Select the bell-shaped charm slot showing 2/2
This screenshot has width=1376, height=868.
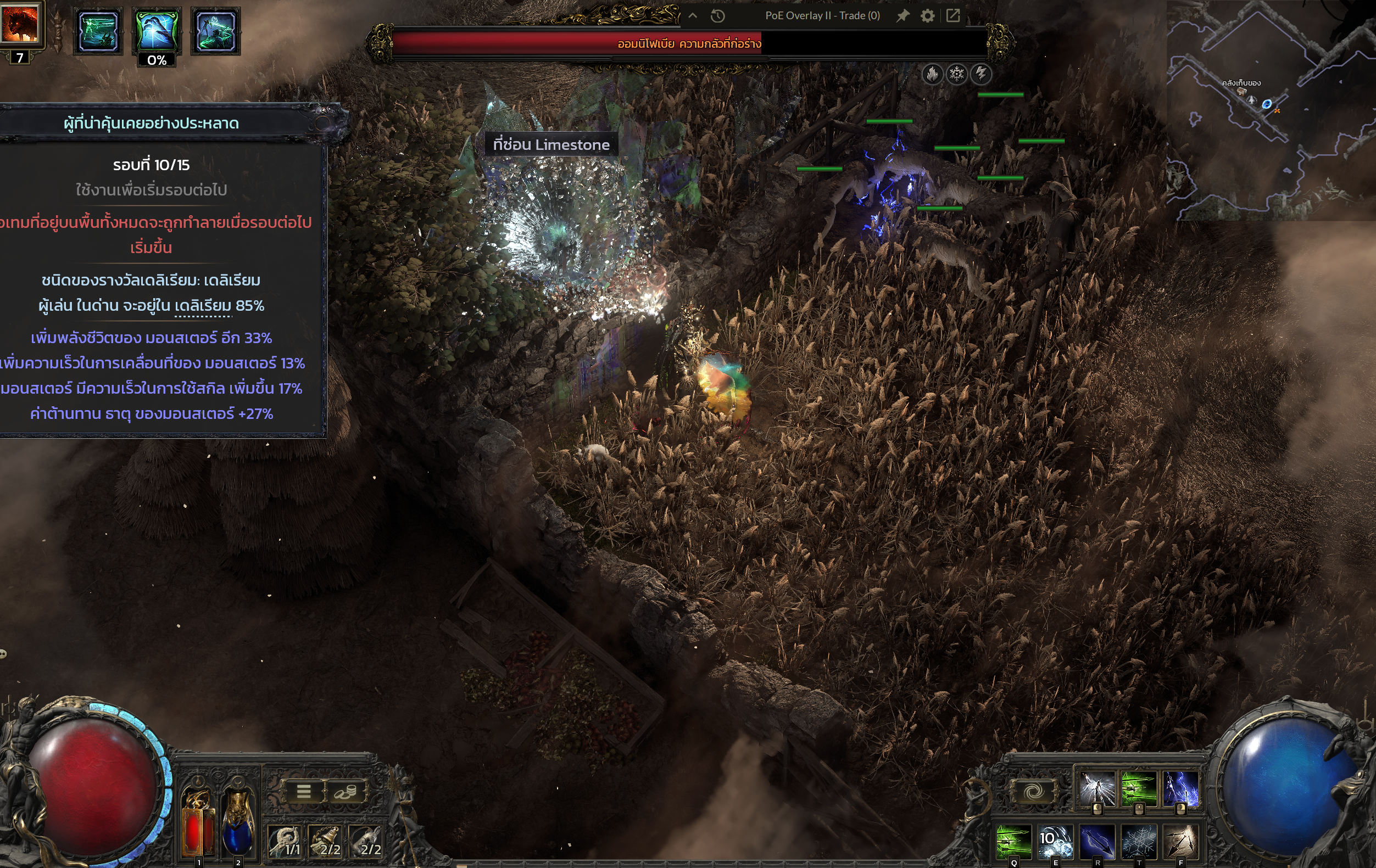(326, 841)
